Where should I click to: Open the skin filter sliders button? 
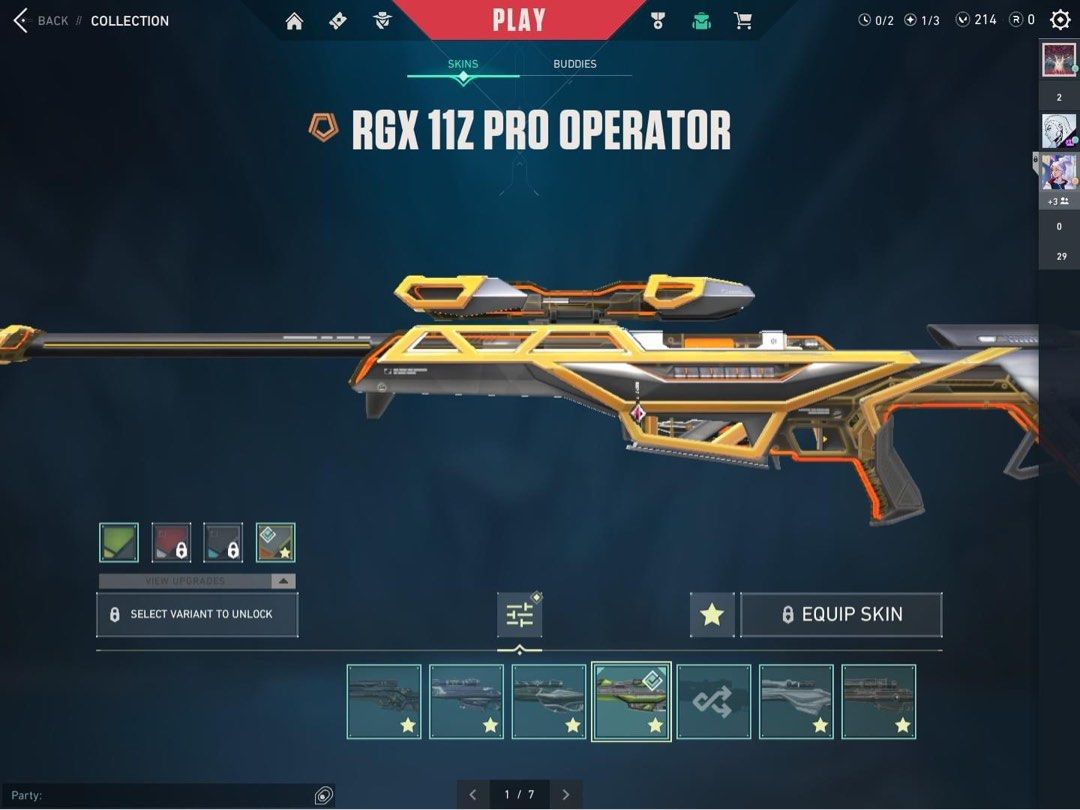click(520, 615)
